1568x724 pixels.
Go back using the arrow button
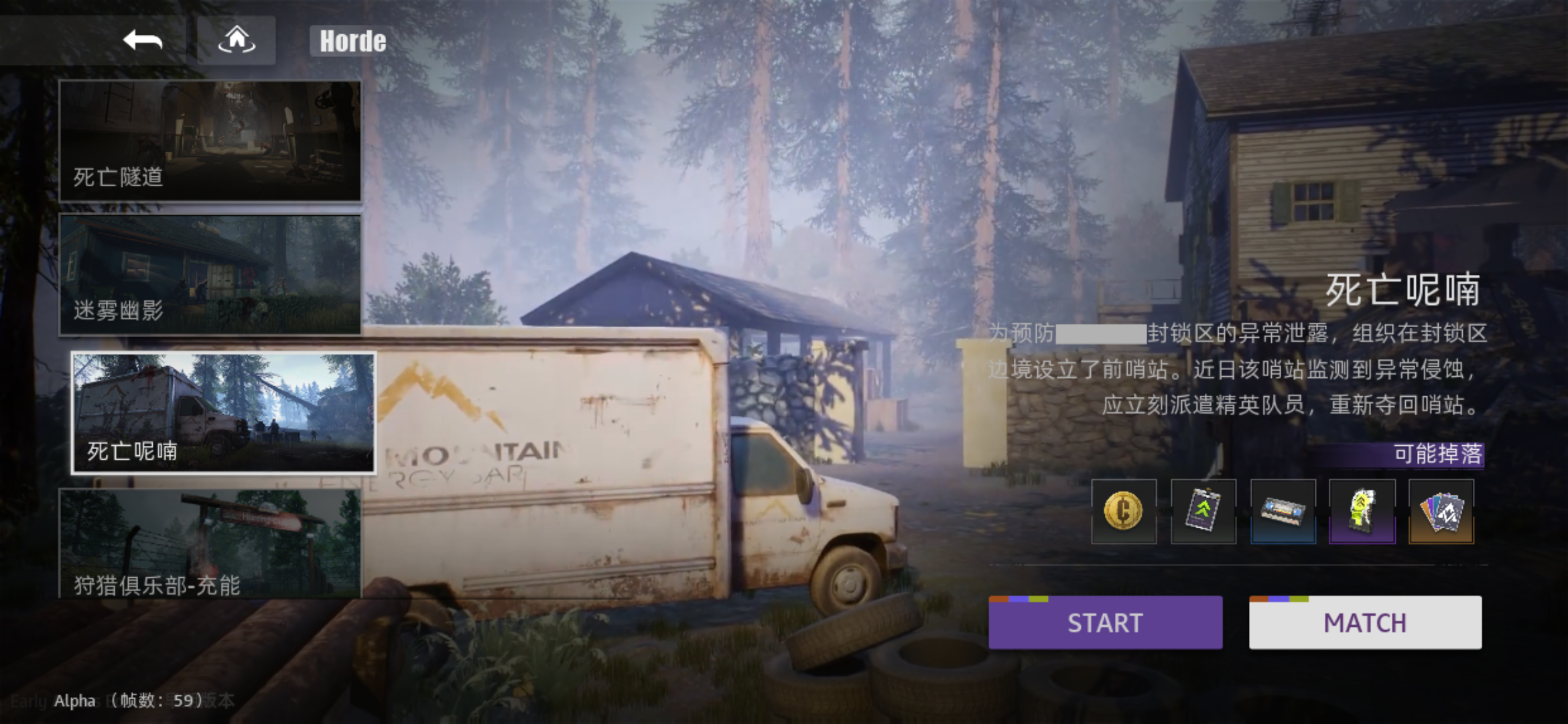143,40
